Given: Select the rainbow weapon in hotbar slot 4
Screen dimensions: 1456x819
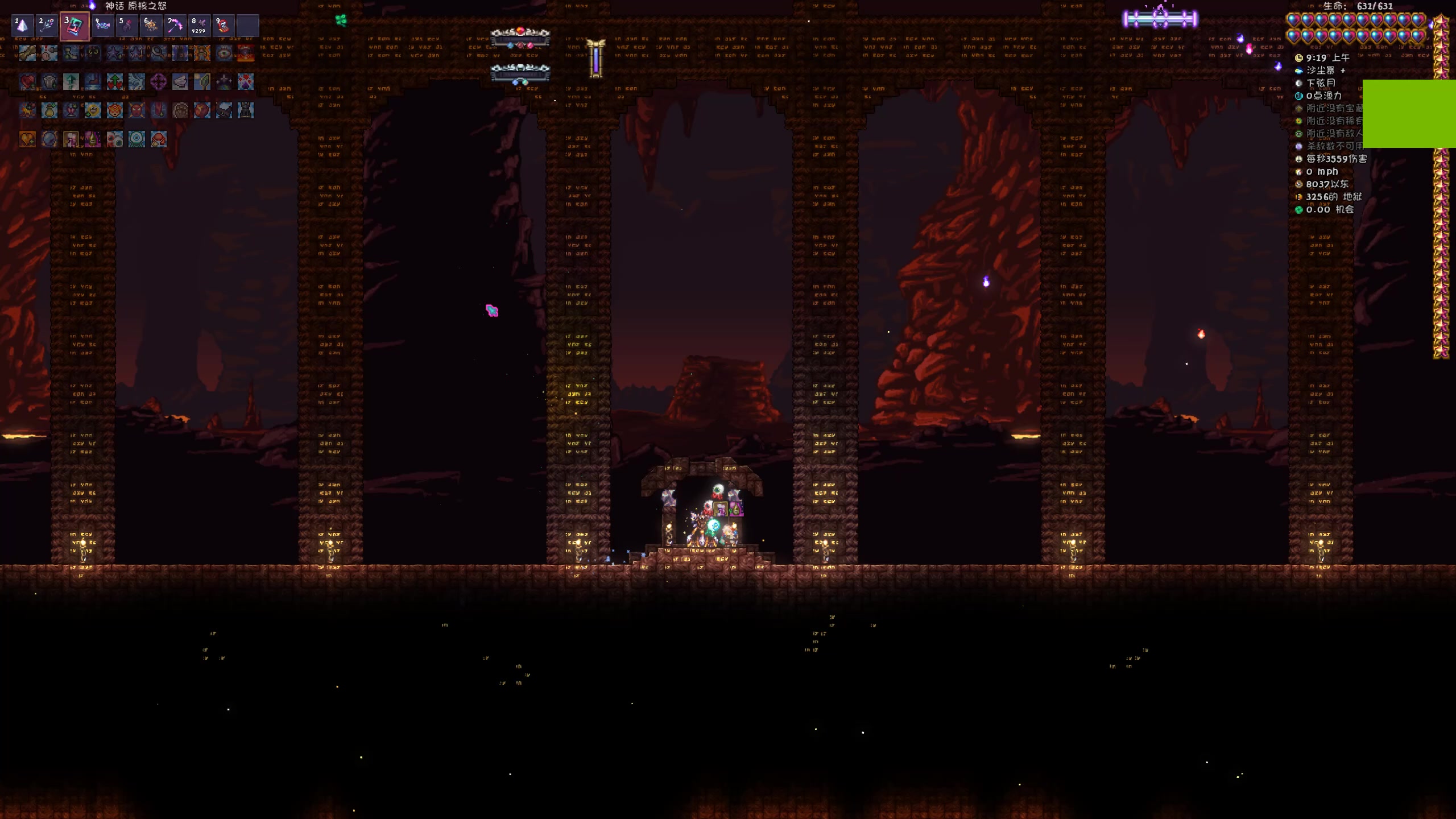Looking at the screenshot, I should pos(102,26).
